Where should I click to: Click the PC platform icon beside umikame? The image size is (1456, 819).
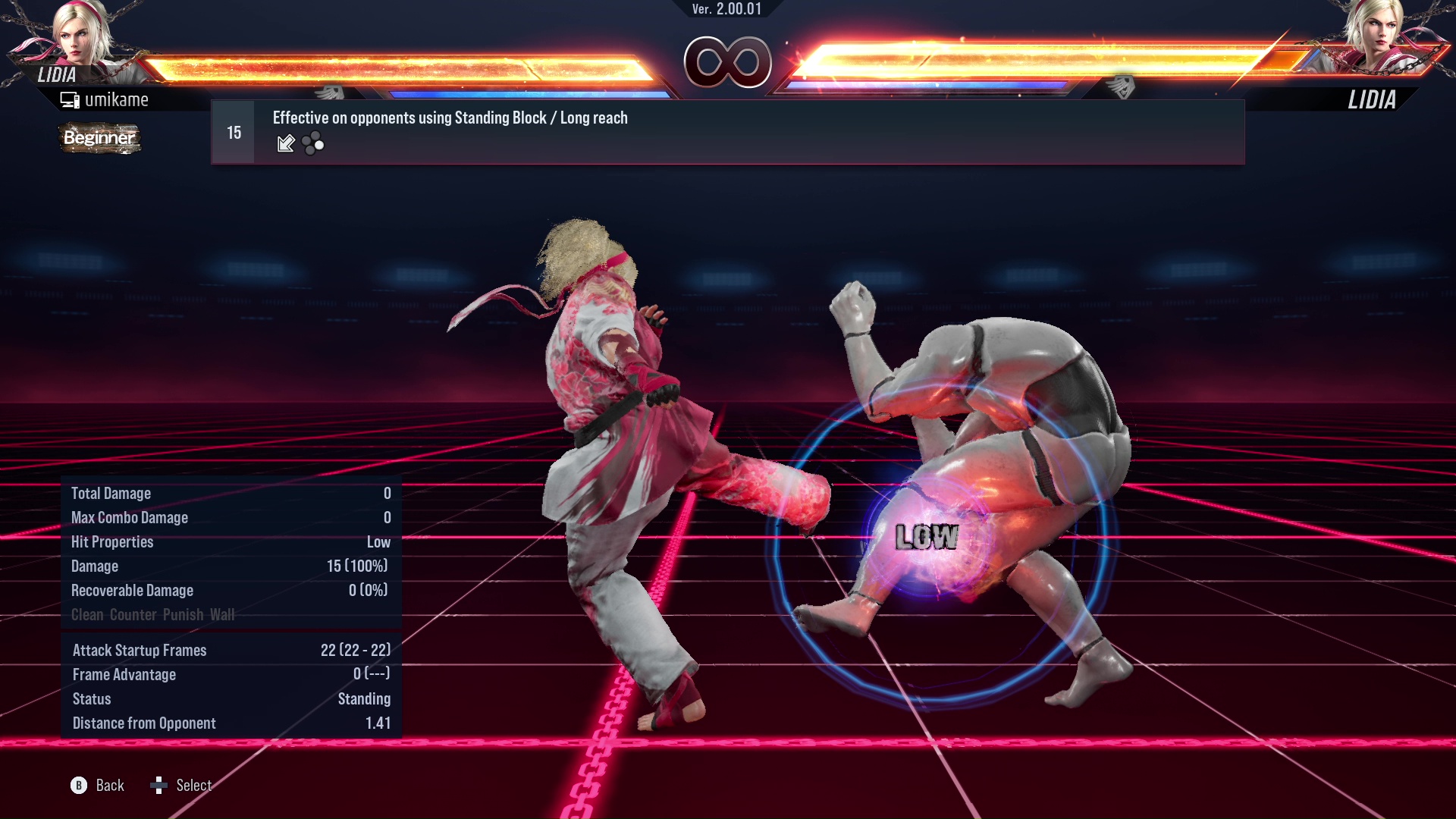[70, 99]
